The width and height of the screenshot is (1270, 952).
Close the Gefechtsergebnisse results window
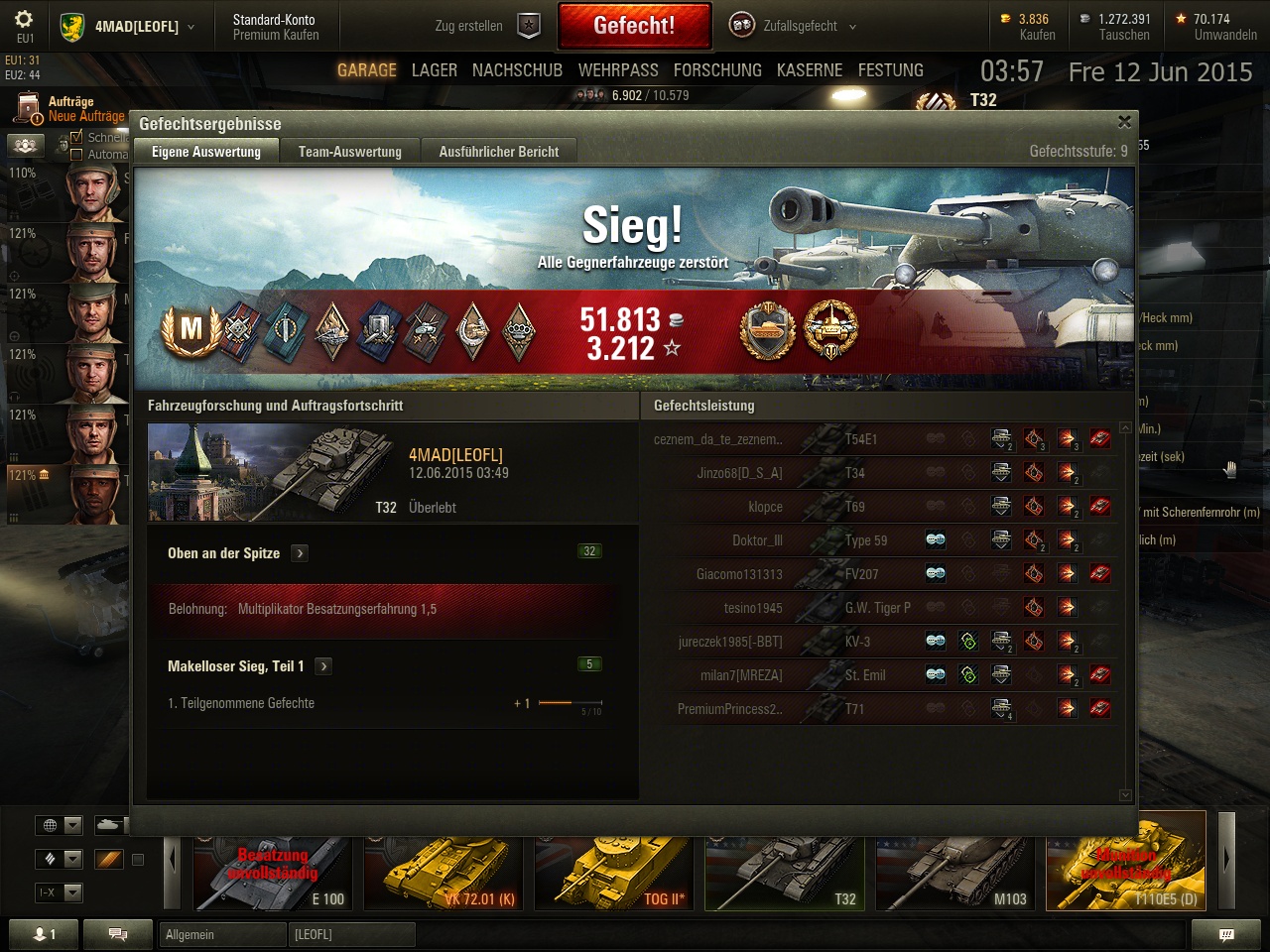point(1124,122)
